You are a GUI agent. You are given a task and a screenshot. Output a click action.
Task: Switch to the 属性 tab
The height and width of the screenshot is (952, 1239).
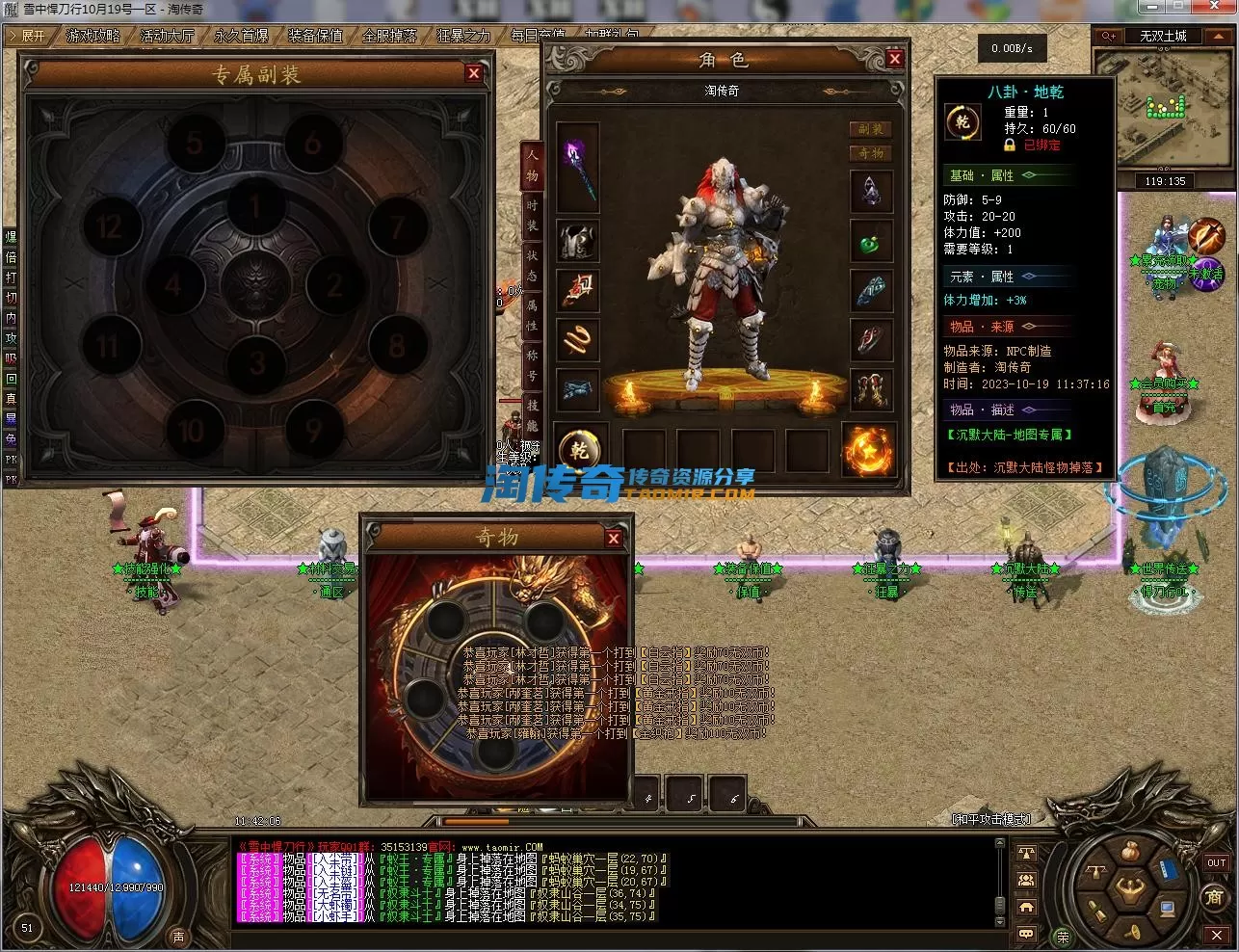coord(532,316)
